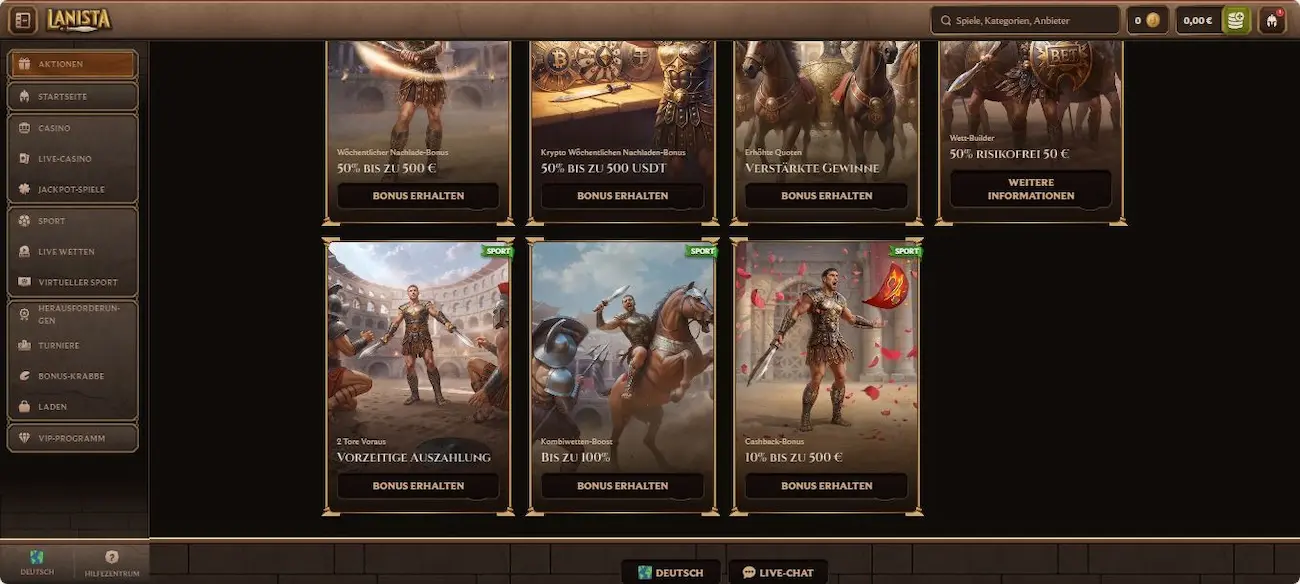The height and width of the screenshot is (584, 1300).
Task: Click the search field for Spiele, Kategorien, Anbieter
Action: [1025, 20]
